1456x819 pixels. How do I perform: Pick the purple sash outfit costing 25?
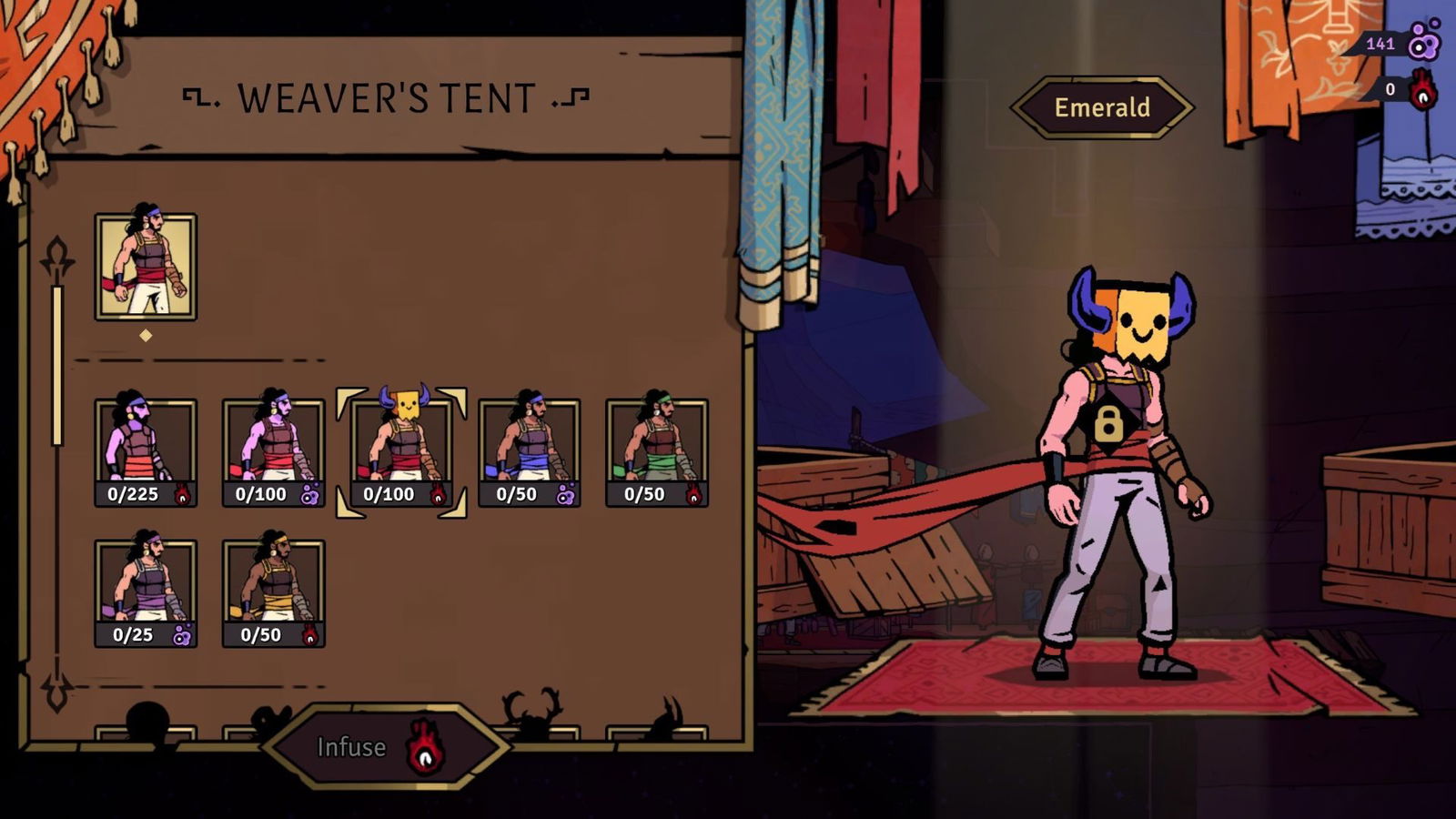coord(146,592)
